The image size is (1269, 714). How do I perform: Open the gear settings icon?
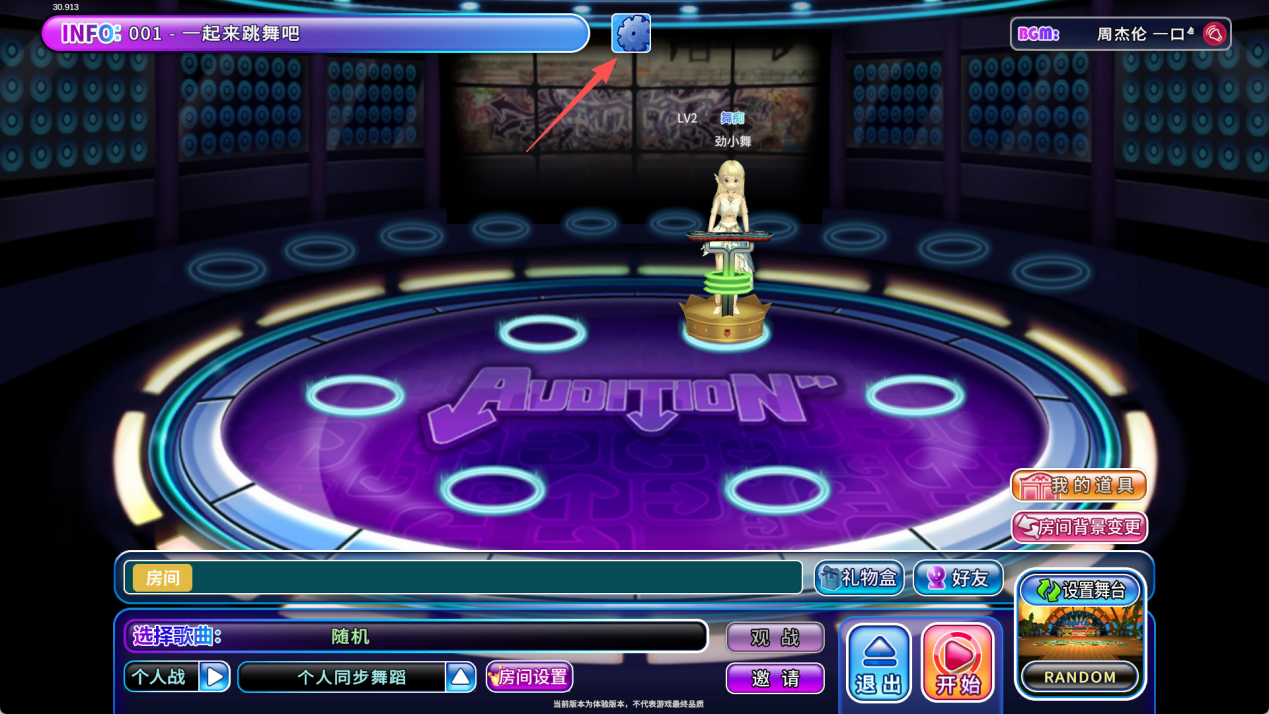coord(631,34)
